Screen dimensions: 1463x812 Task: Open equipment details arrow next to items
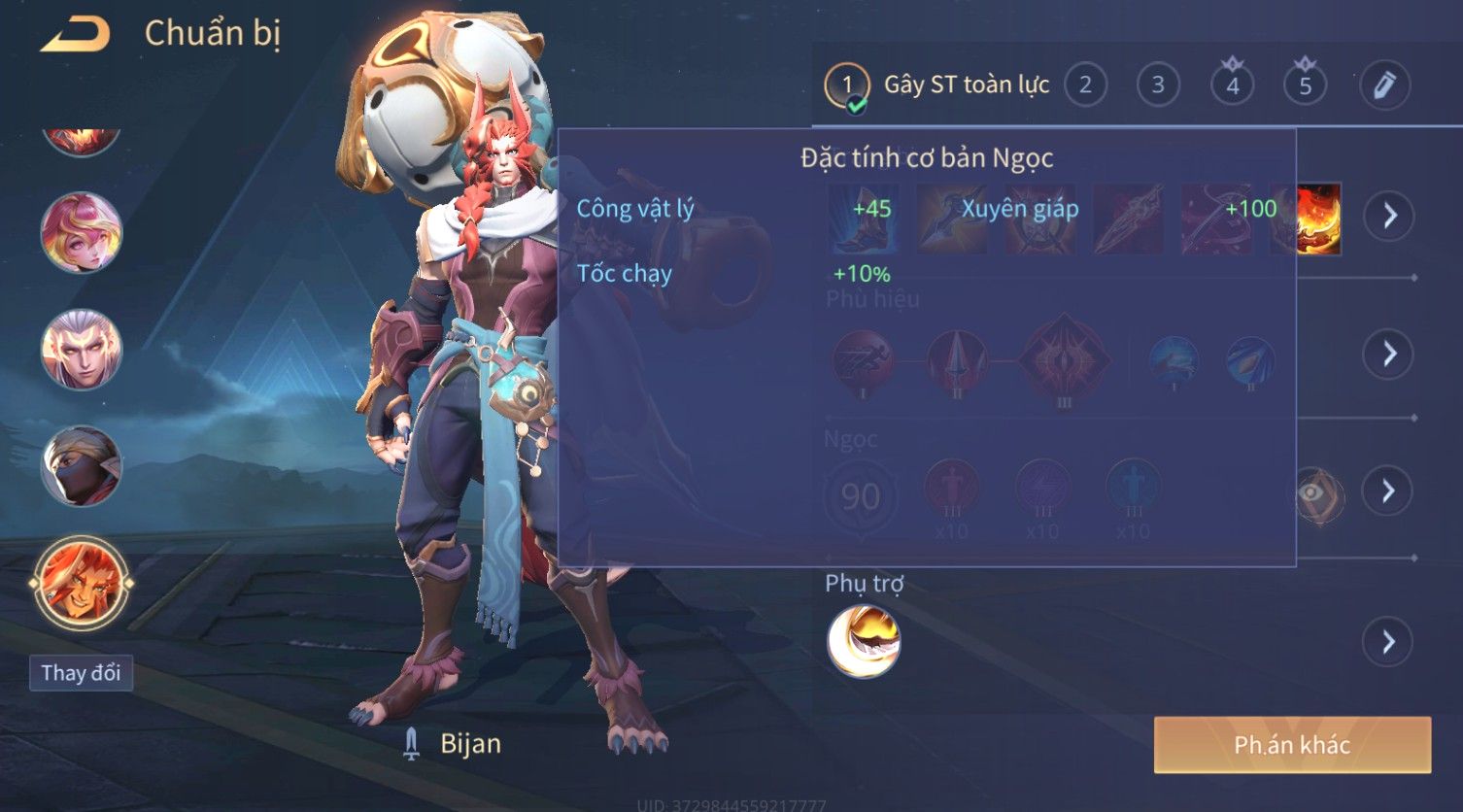tap(1389, 216)
